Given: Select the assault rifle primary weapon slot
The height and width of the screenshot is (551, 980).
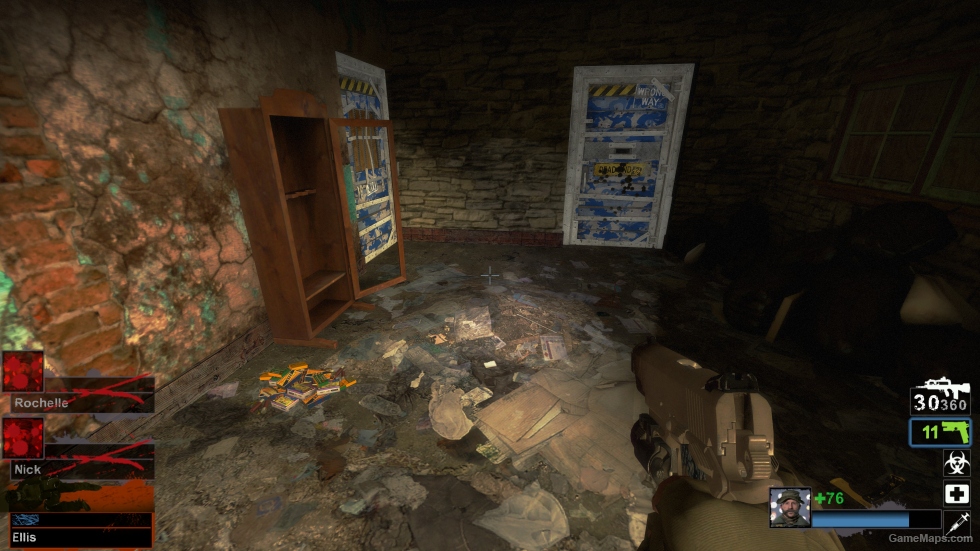Looking at the screenshot, I should click(940, 397).
